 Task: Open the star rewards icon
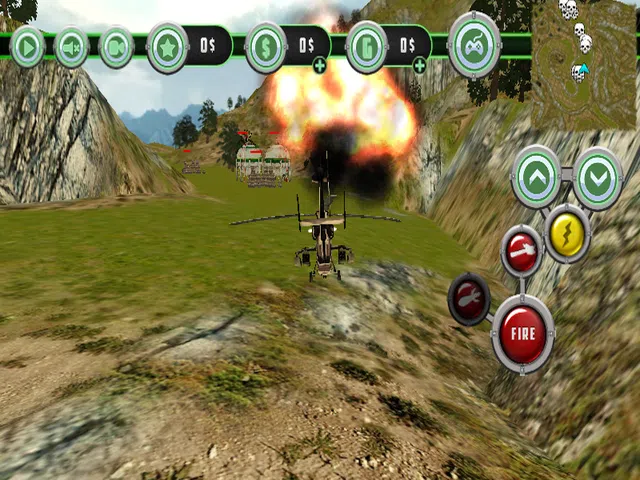point(168,47)
